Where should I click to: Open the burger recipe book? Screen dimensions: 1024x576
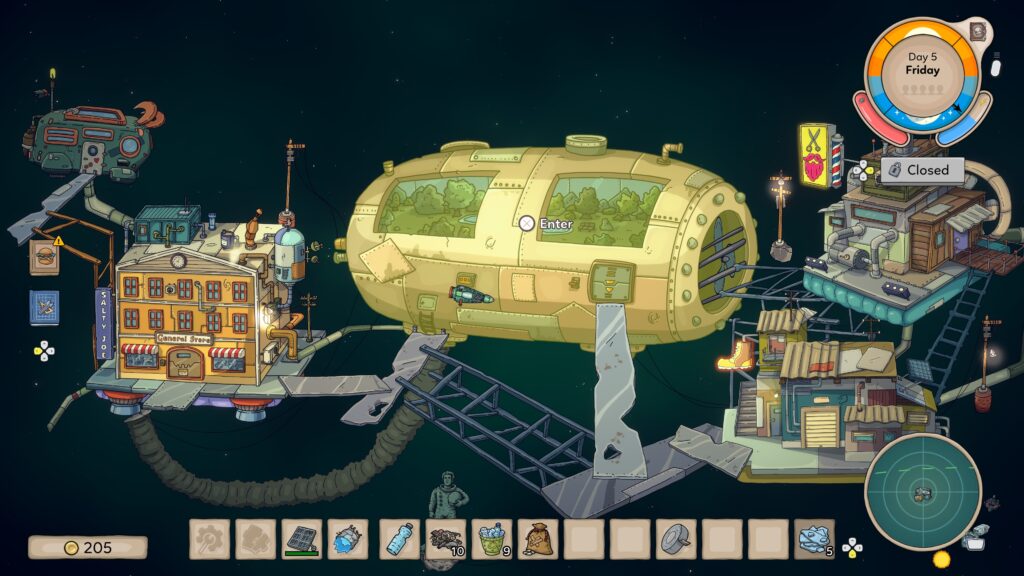tap(44, 258)
